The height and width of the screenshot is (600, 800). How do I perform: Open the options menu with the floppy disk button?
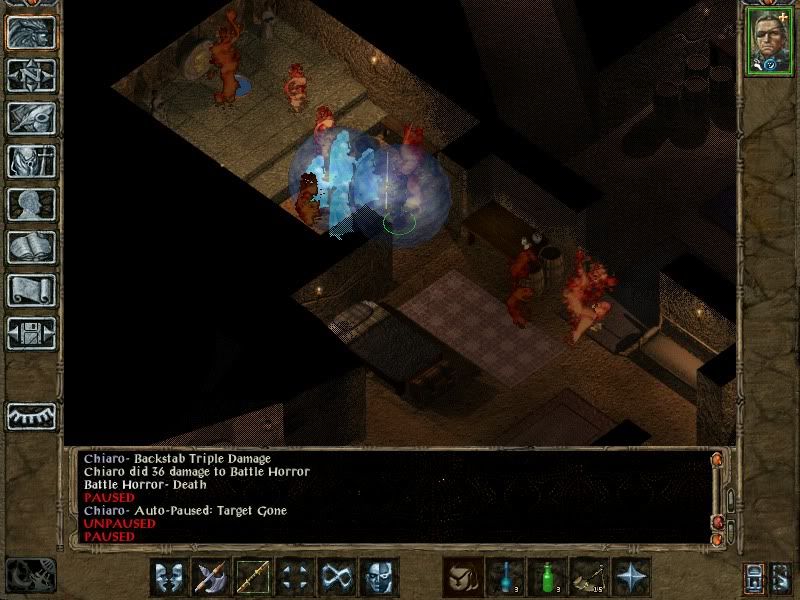pos(31,333)
